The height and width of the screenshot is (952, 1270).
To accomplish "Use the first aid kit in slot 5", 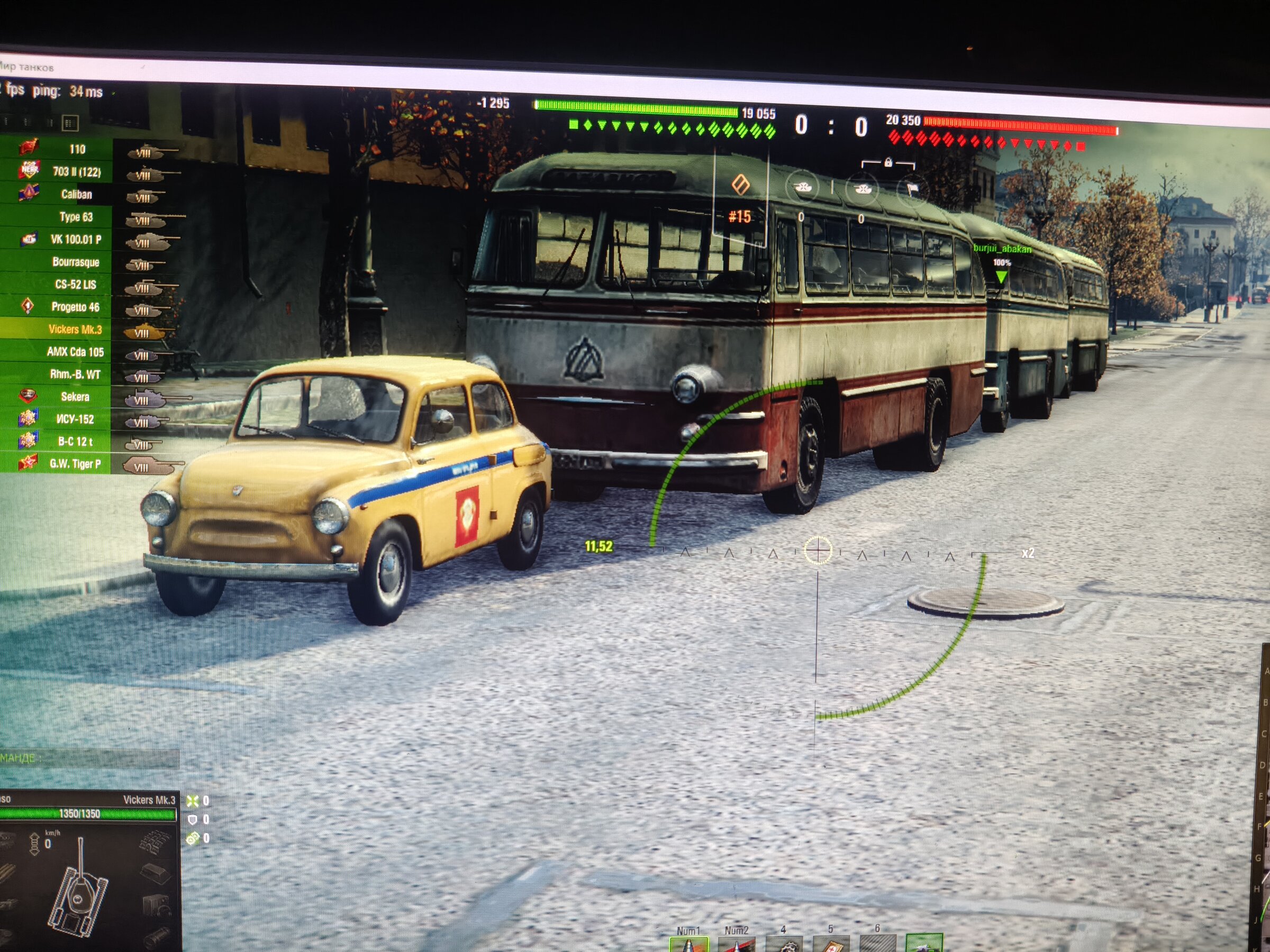I will [830, 944].
